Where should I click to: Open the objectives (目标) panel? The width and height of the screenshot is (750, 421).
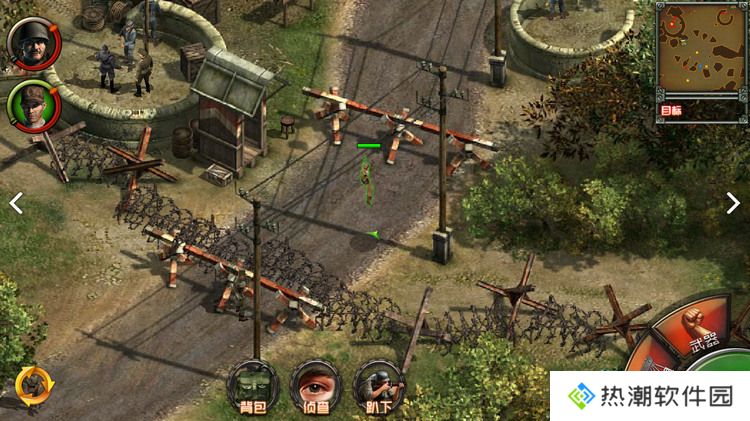click(x=671, y=110)
